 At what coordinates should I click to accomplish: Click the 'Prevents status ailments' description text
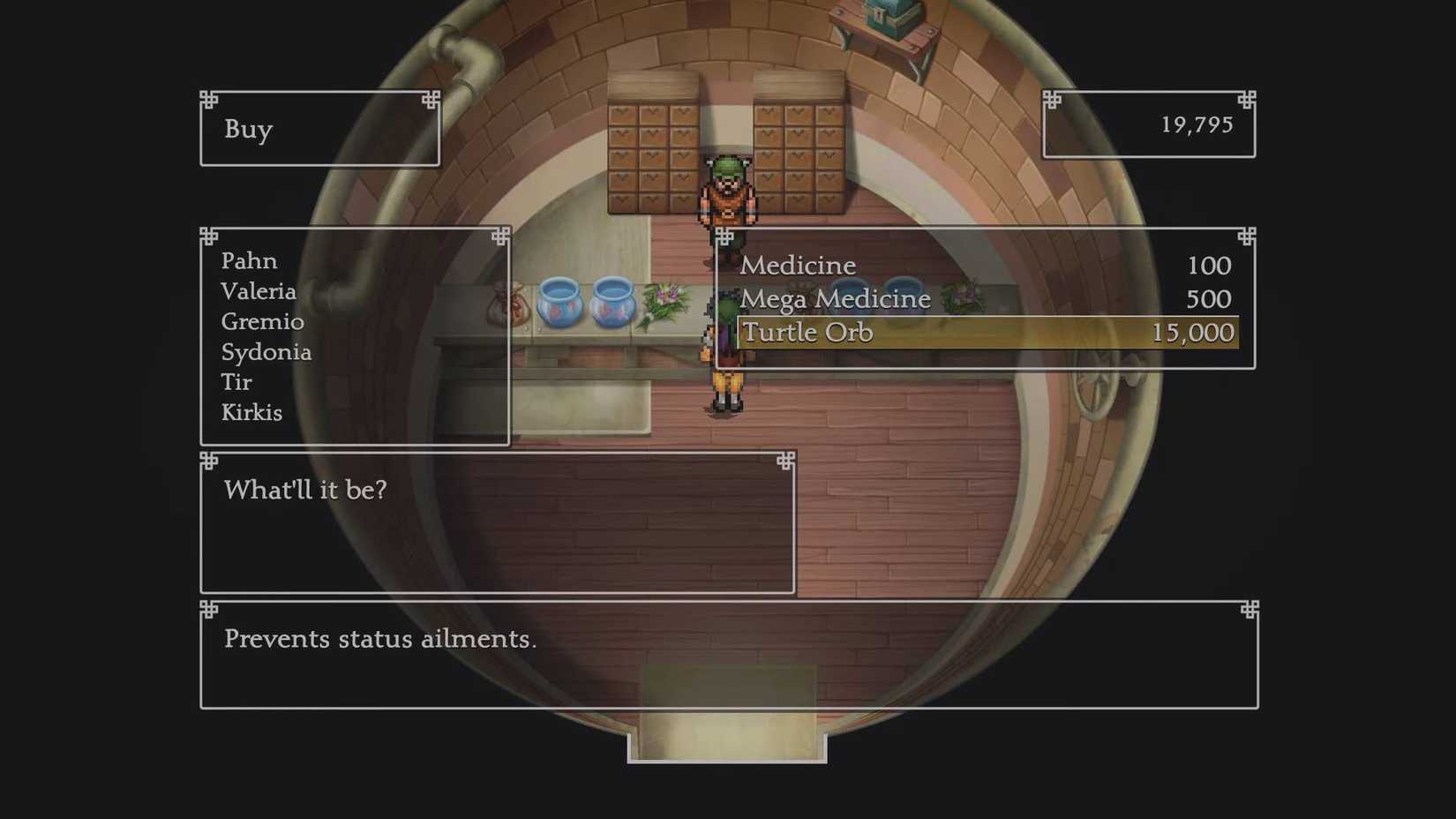[380, 639]
